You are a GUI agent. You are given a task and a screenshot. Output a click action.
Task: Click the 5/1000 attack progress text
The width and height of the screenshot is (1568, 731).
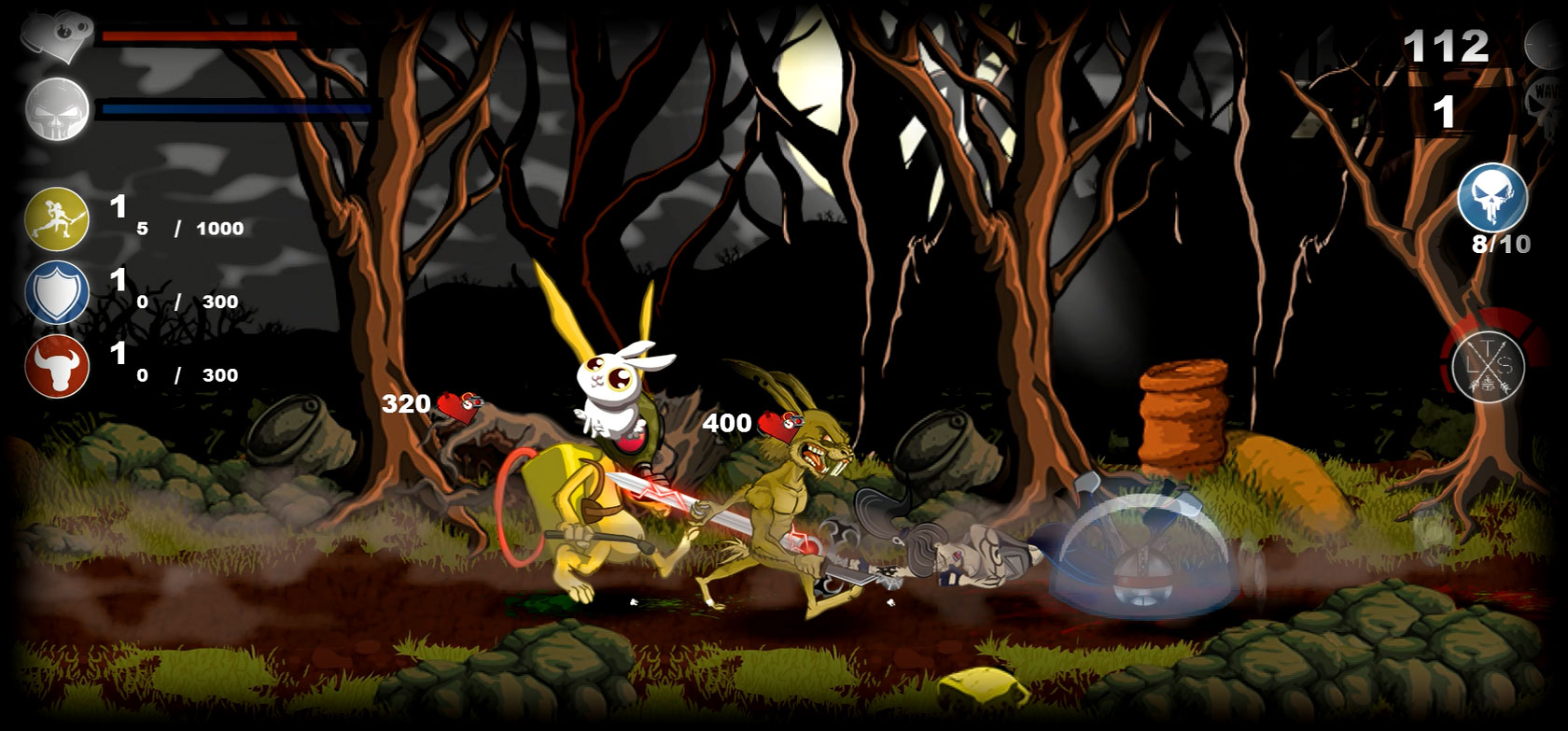[187, 227]
